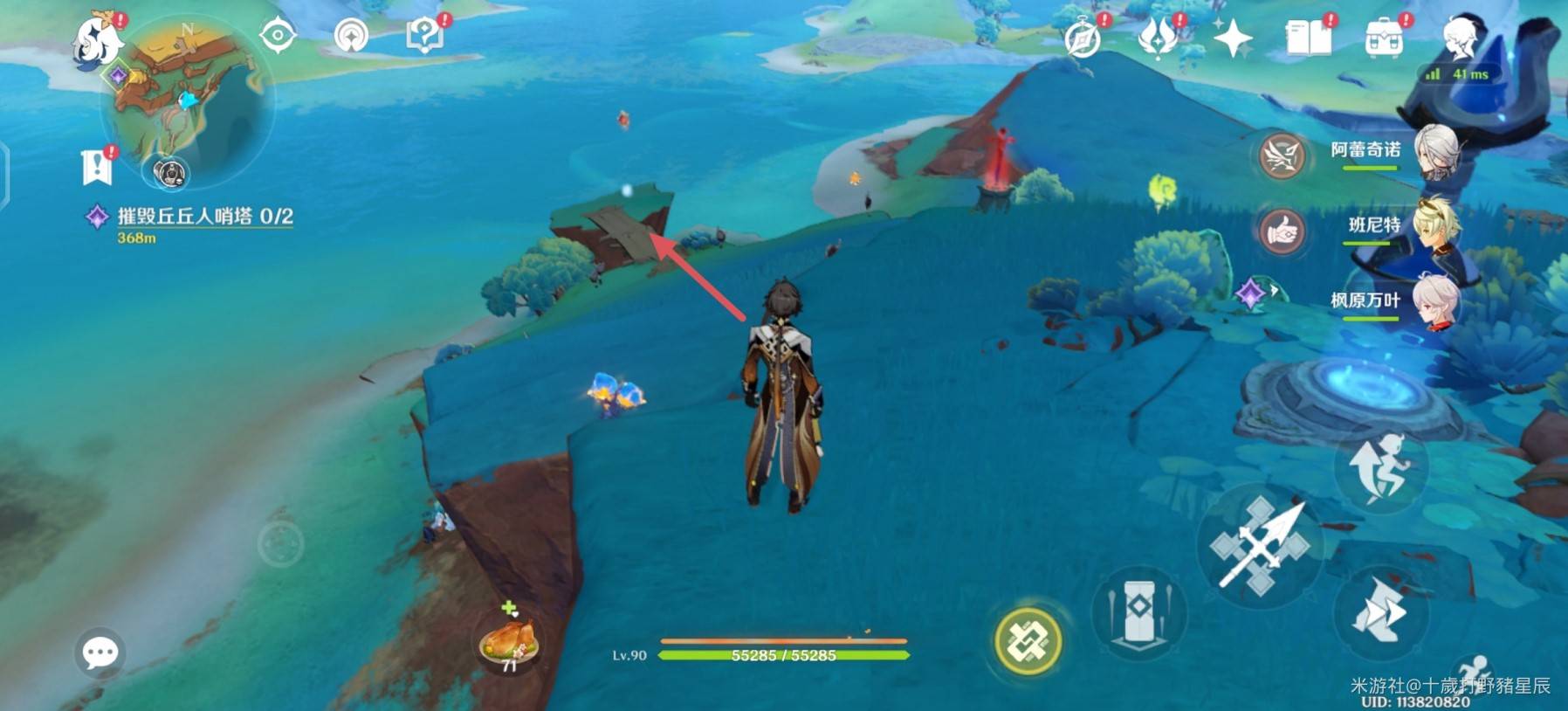Open the Paimon menu icon
Screen dimensions: 1568x711
click(x=98, y=39)
